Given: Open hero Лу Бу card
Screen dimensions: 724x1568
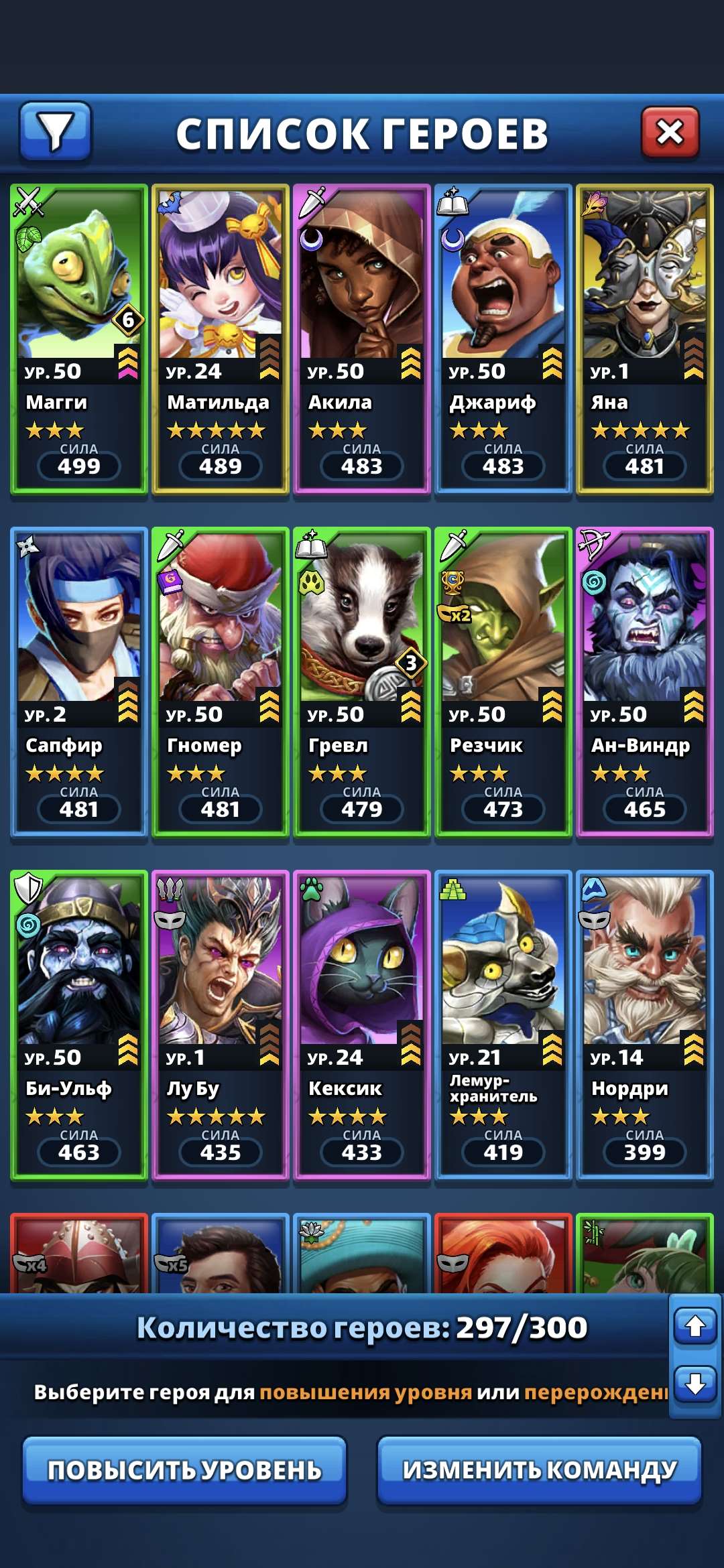Looking at the screenshot, I should coord(221,1025).
